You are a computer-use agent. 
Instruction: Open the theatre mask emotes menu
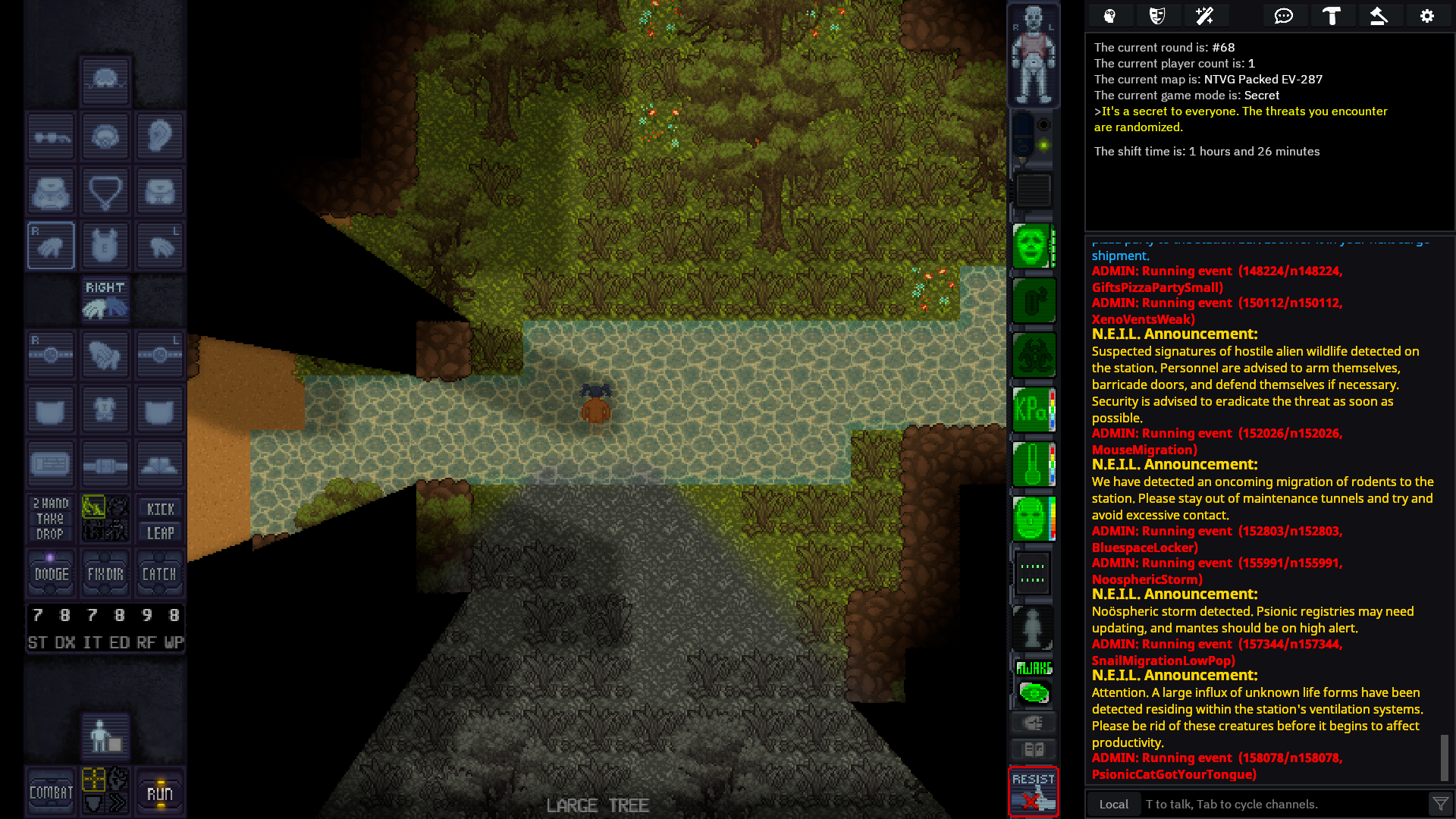[1157, 16]
